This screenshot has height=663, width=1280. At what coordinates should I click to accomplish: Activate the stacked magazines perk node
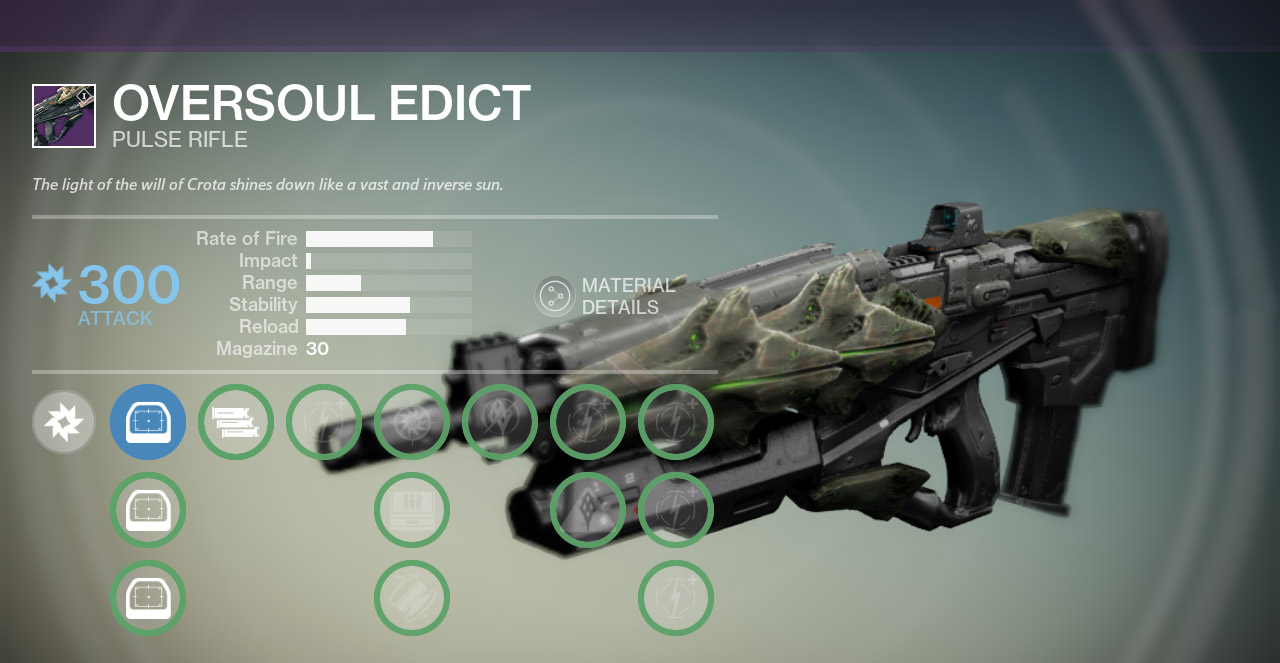pos(236,422)
